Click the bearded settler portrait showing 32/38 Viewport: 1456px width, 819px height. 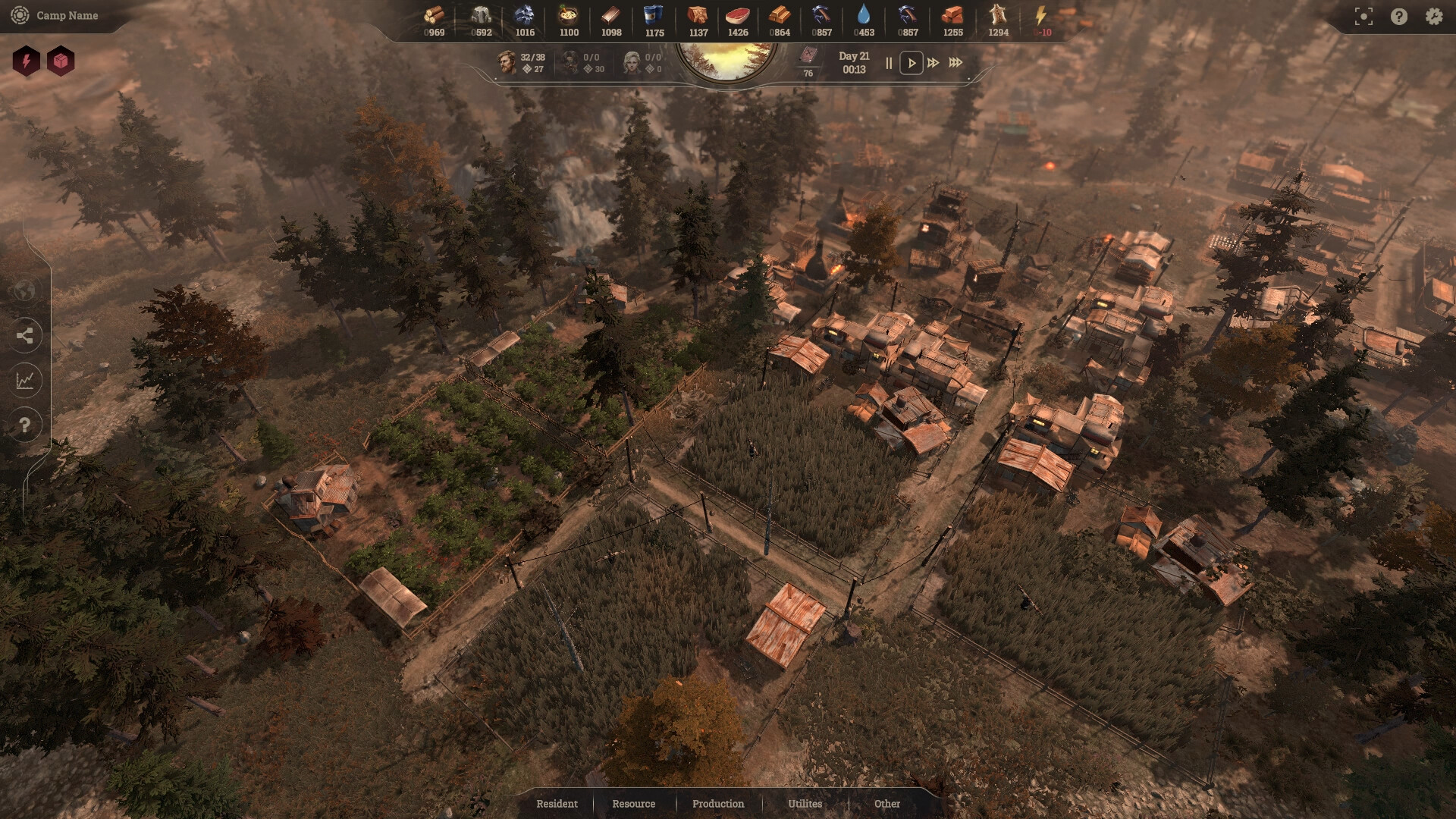point(507,62)
